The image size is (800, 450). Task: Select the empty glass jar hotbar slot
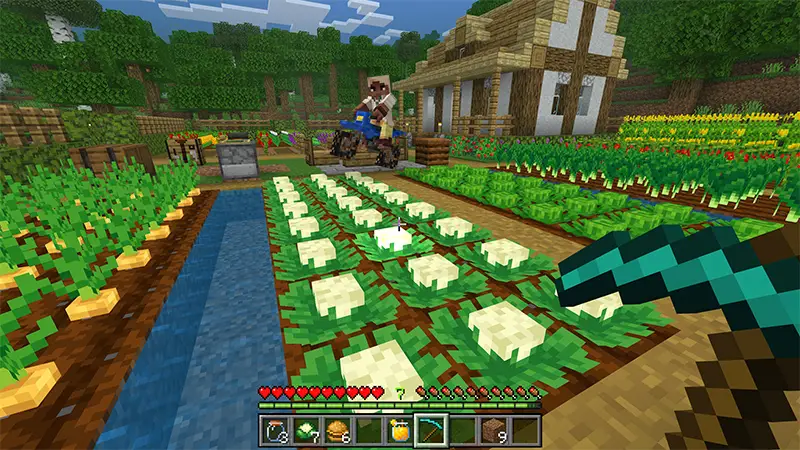(276, 431)
